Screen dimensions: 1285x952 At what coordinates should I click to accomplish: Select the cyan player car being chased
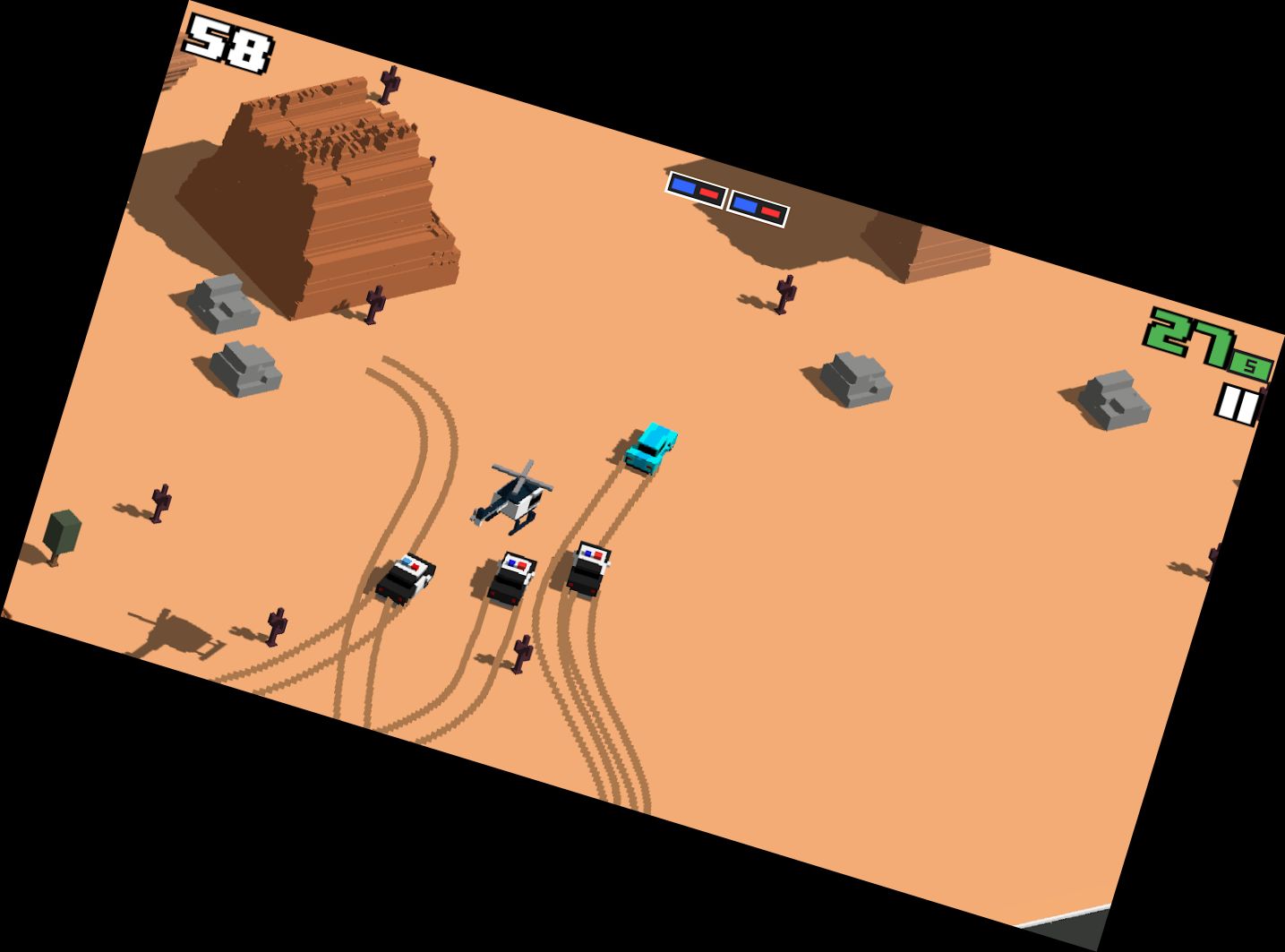pos(652,446)
